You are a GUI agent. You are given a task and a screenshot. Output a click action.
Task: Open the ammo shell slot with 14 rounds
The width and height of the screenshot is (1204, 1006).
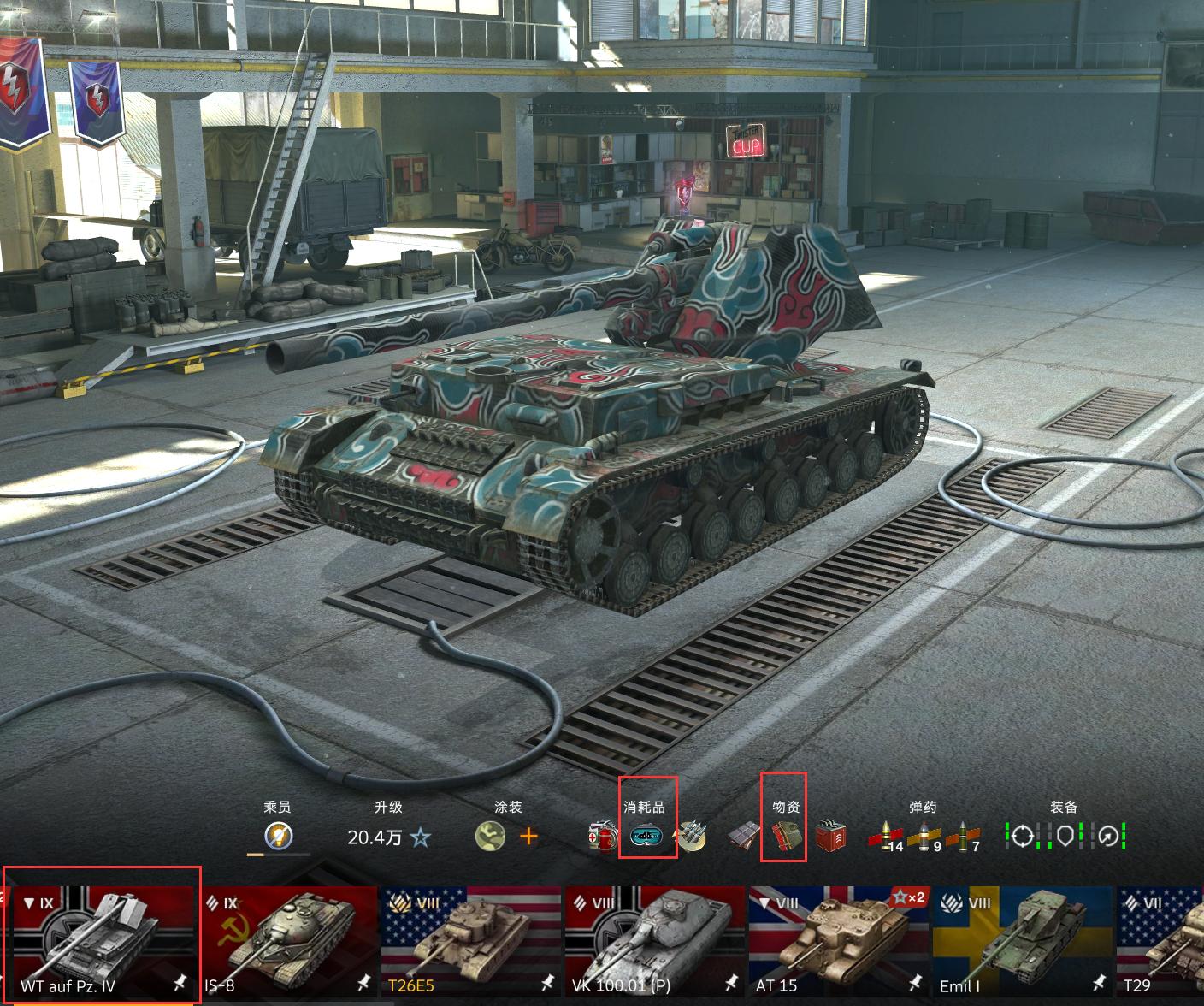885,837
